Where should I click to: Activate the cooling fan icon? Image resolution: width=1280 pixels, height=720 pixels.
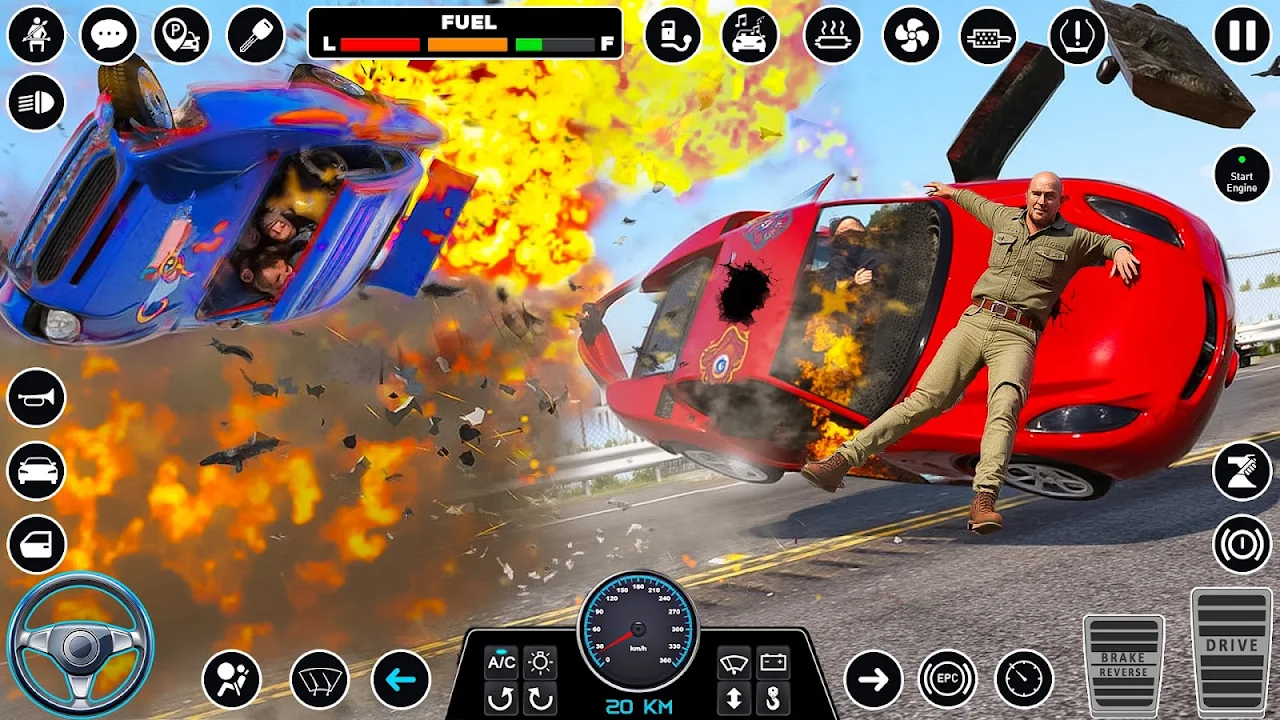911,35
